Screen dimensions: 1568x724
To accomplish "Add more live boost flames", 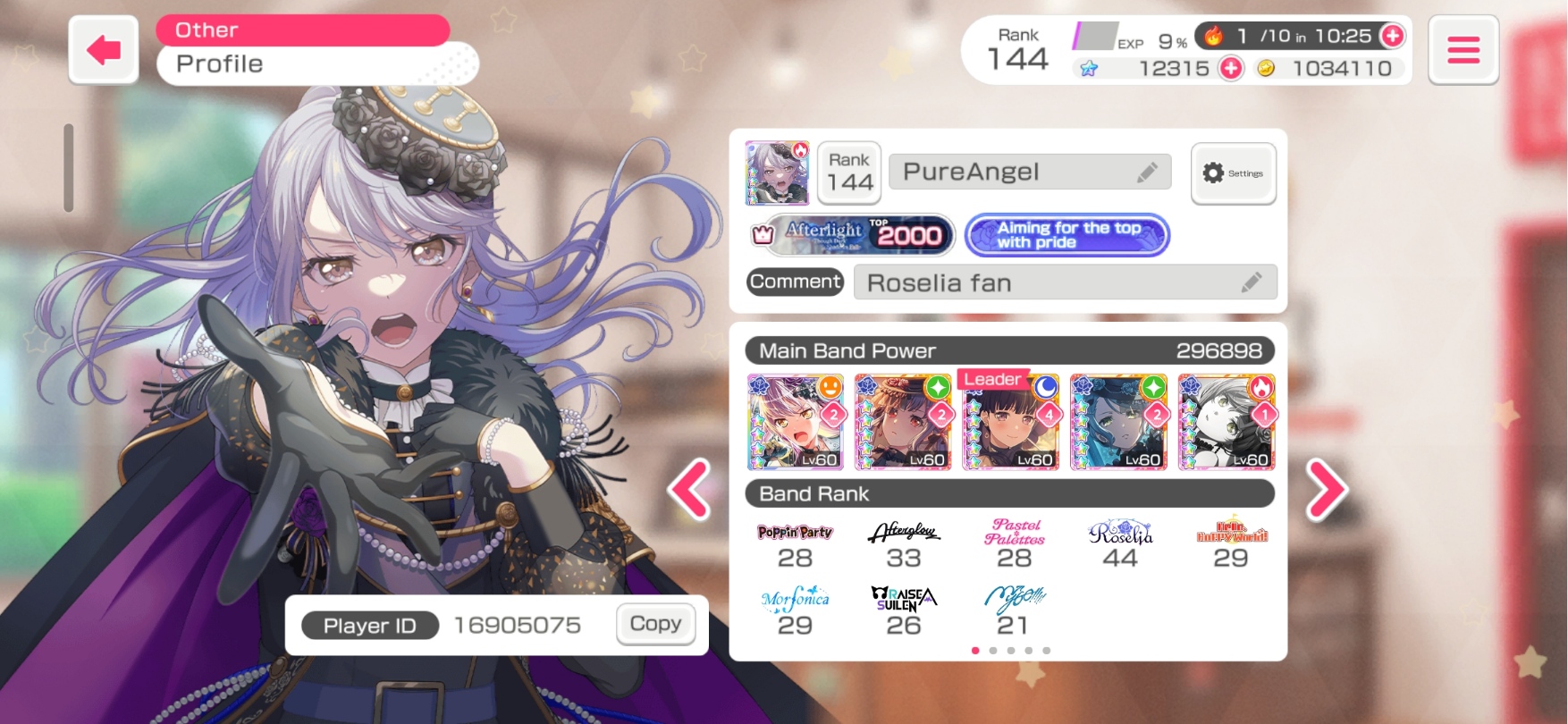I will click(1392, 36).
